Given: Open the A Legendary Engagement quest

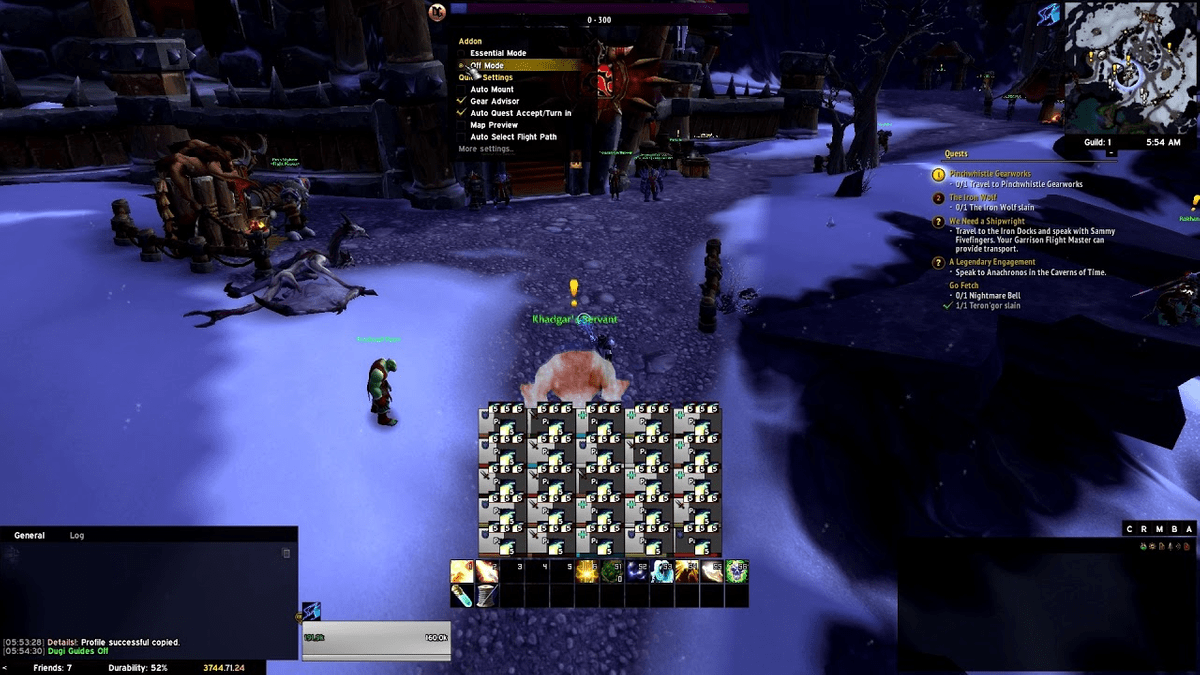Looking at the screenshot, I should pyautogui.click(x=992, y=262).
